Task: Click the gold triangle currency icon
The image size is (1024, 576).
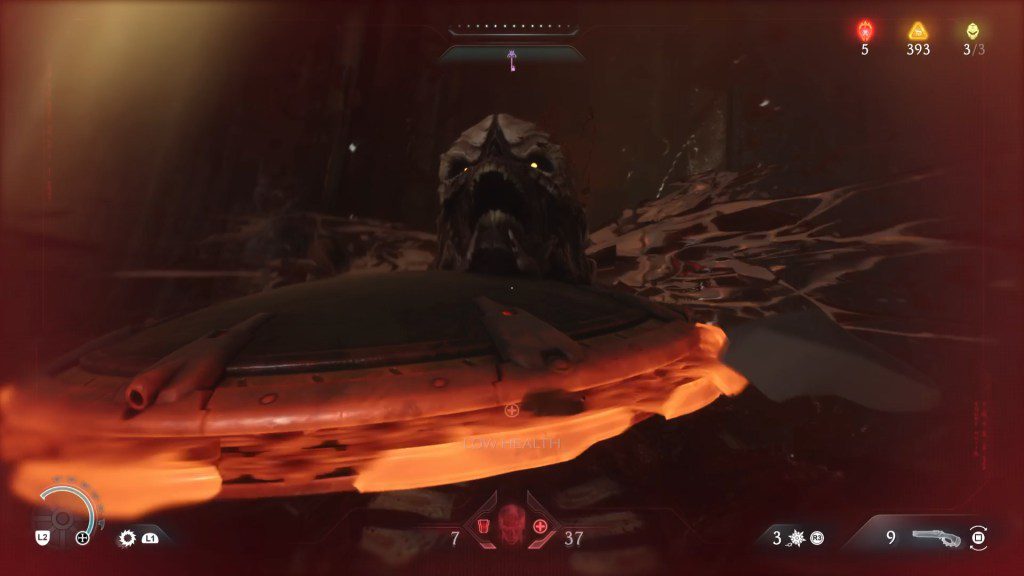Action: 918,31
